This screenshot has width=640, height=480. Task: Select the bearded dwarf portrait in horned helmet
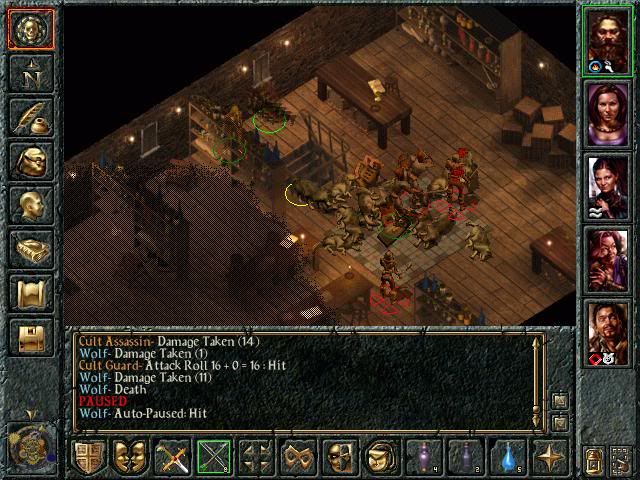[606, 40]
